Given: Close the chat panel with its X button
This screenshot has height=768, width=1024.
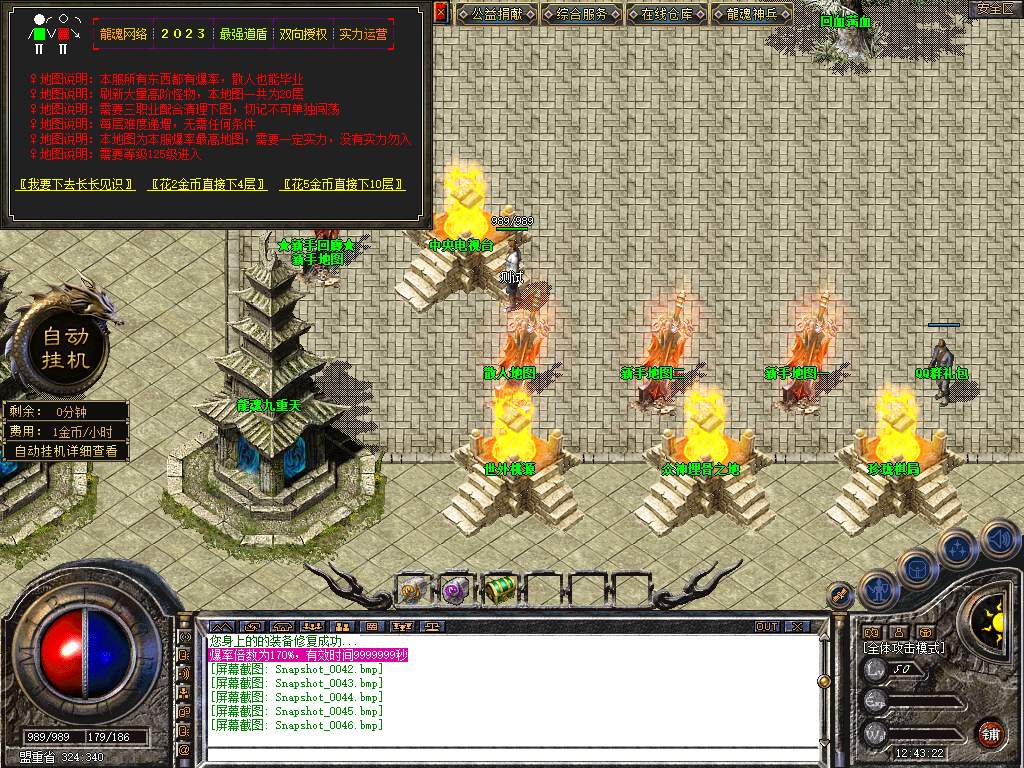Looking at the screenshot, I should [x=796, y=627].
